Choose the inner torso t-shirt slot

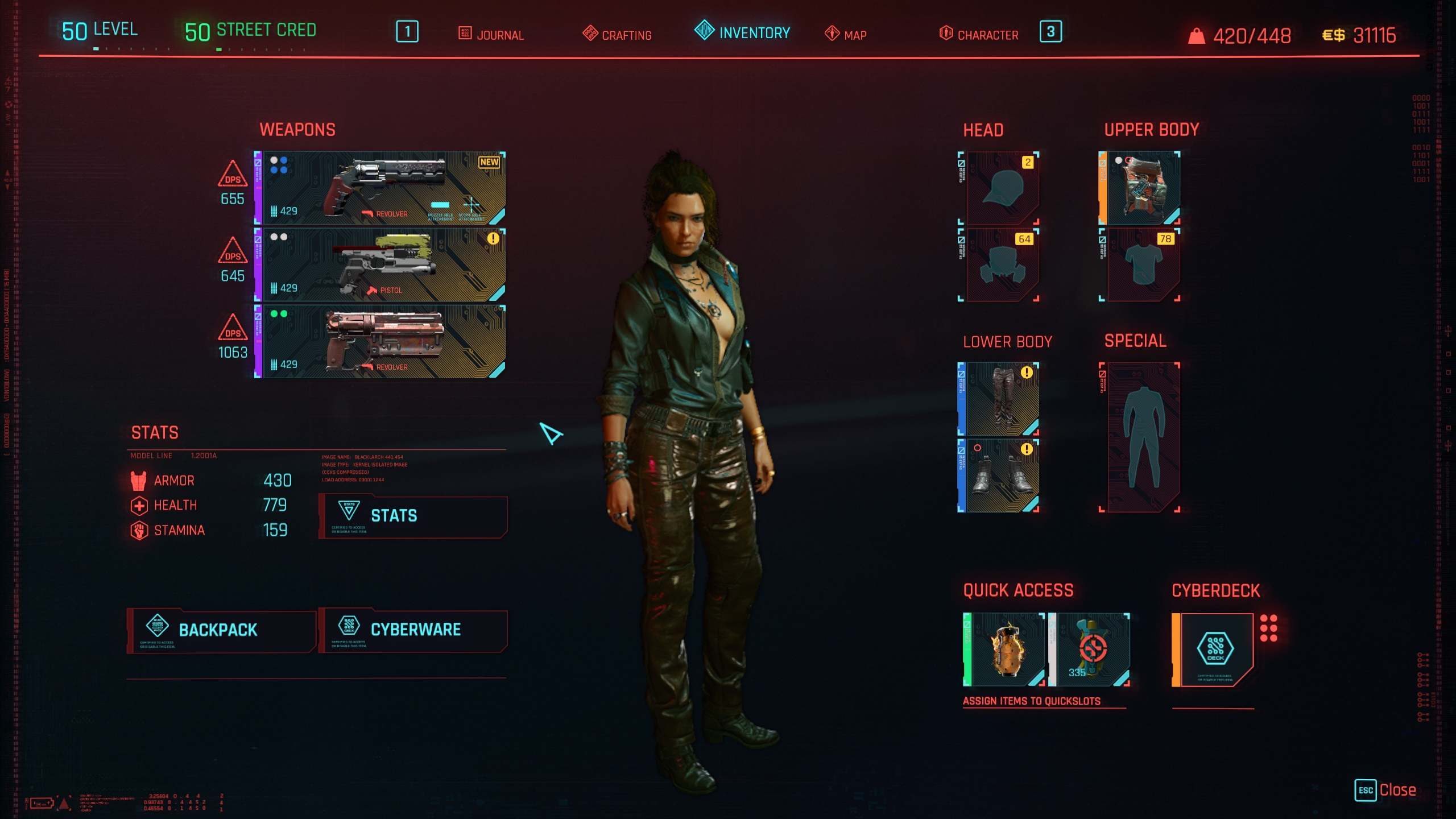coord(1143,265)
